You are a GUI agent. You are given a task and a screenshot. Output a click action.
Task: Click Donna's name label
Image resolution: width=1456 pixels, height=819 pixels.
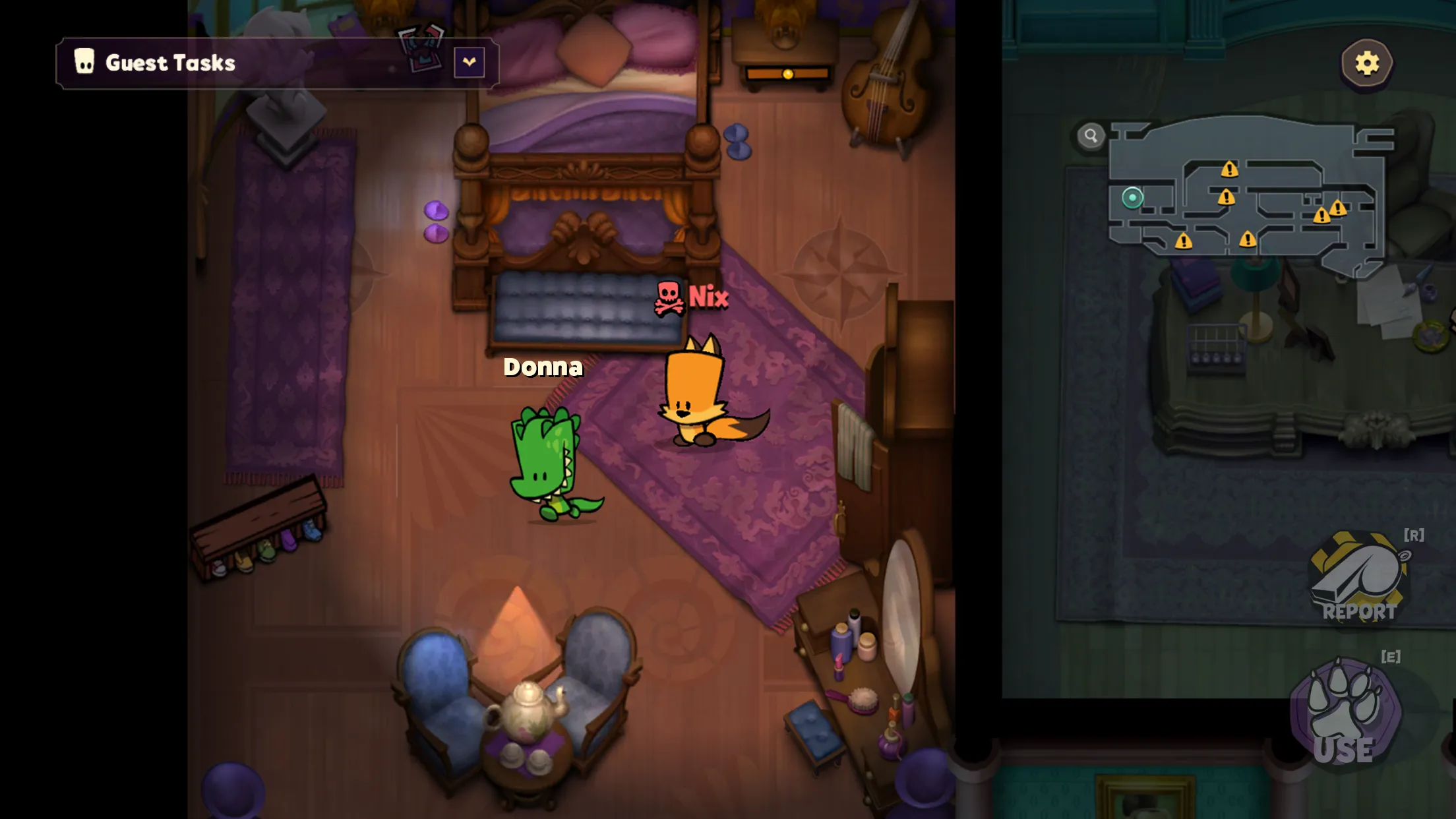click(x=543, y=367)
